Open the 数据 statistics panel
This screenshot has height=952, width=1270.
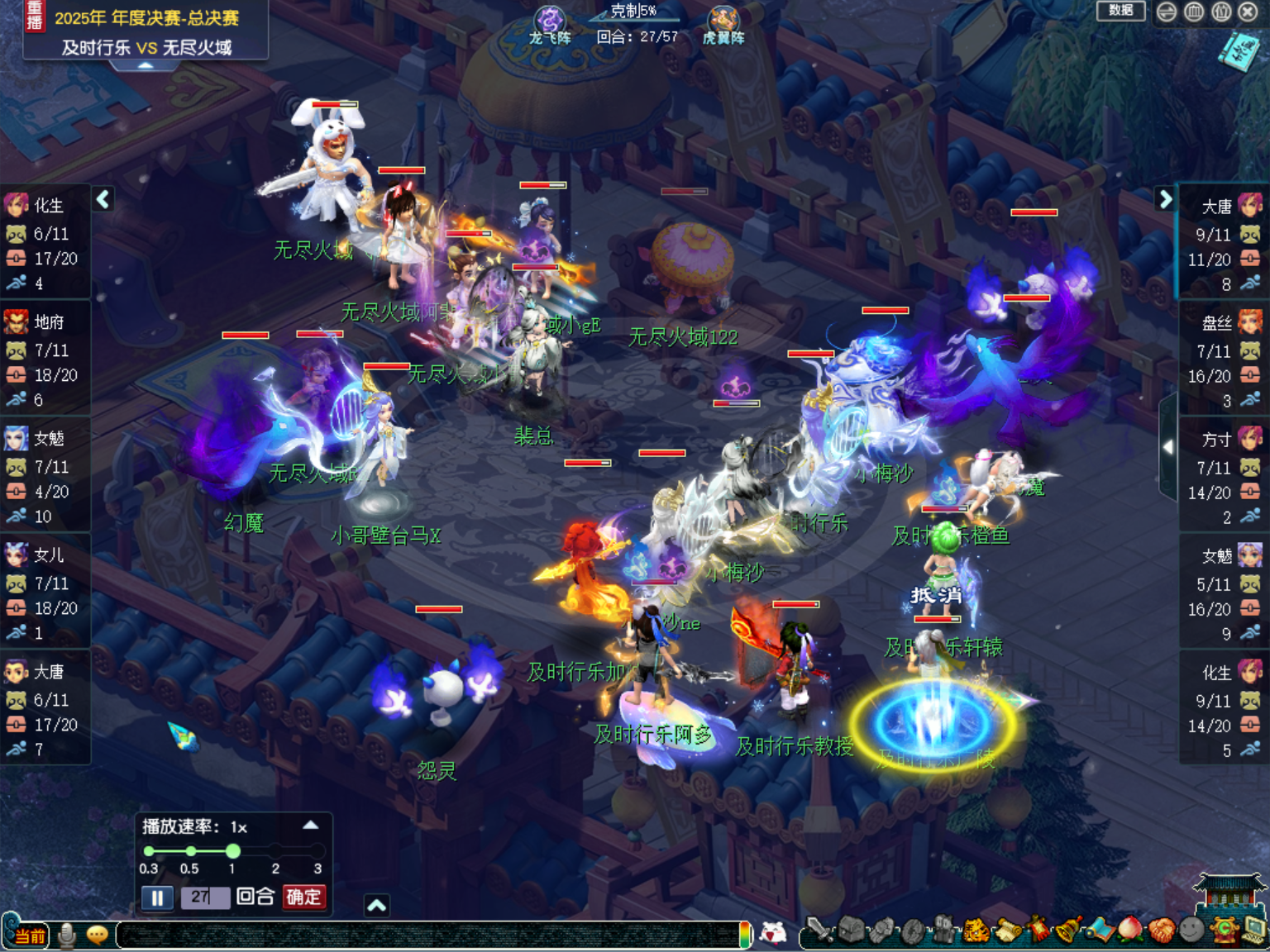(1120, 11)
